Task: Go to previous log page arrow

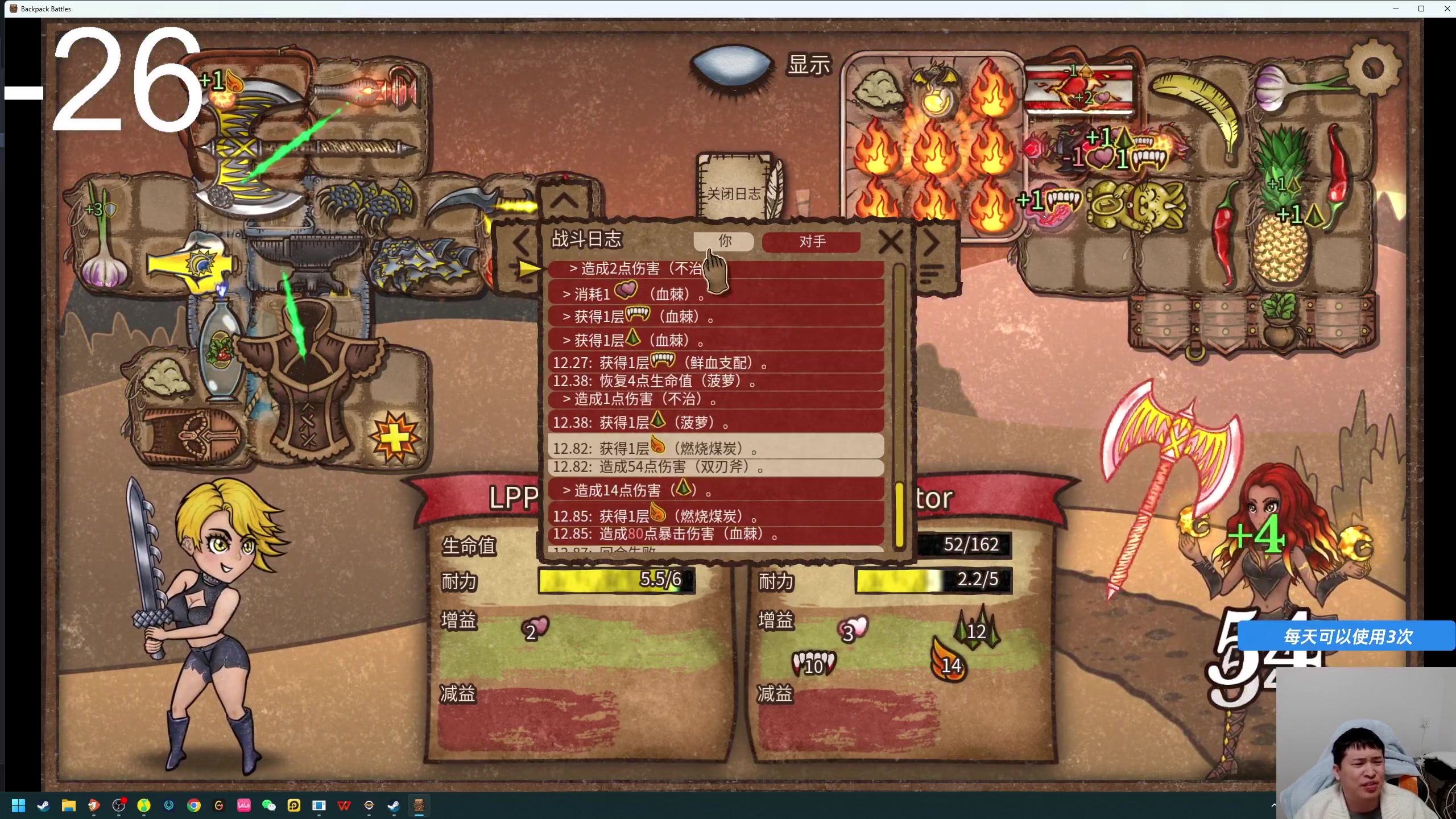Action: [520, 243]
